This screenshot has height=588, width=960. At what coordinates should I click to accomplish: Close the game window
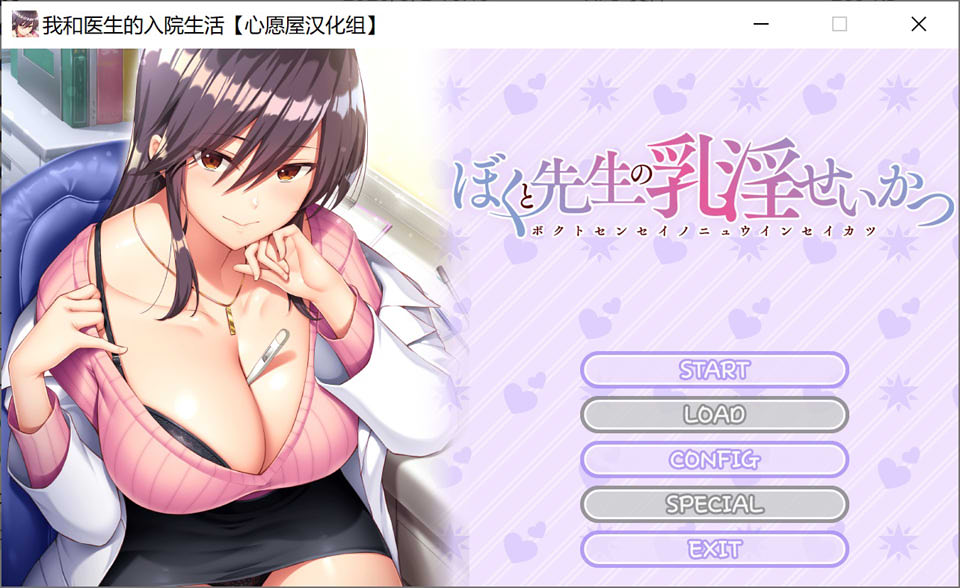(918, 24)
